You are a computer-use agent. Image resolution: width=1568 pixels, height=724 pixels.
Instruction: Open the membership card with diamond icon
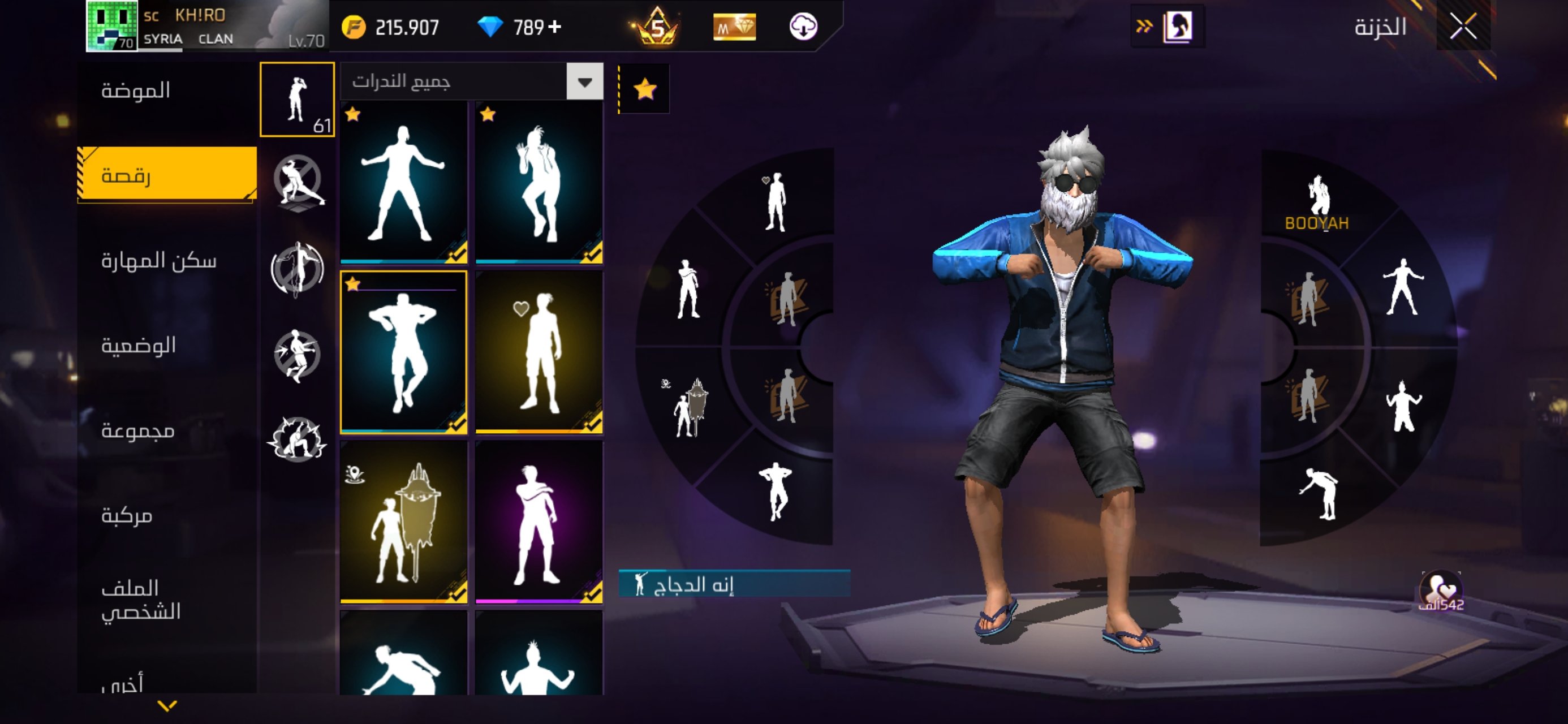point(735,27)
